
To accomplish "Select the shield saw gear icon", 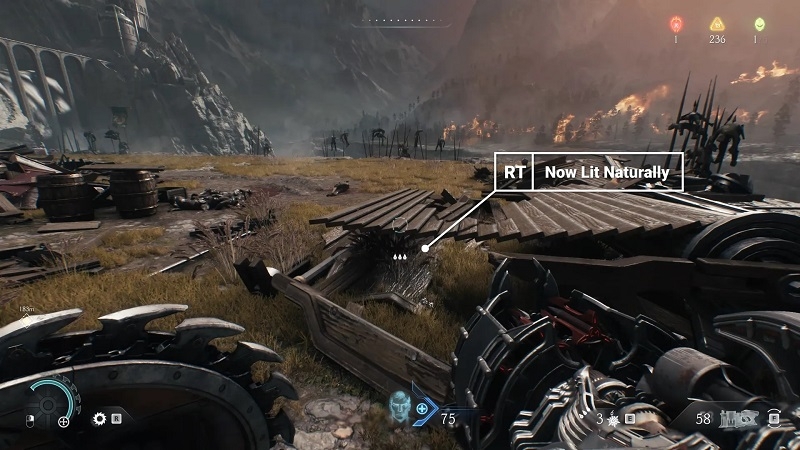I will coord(99,420).
